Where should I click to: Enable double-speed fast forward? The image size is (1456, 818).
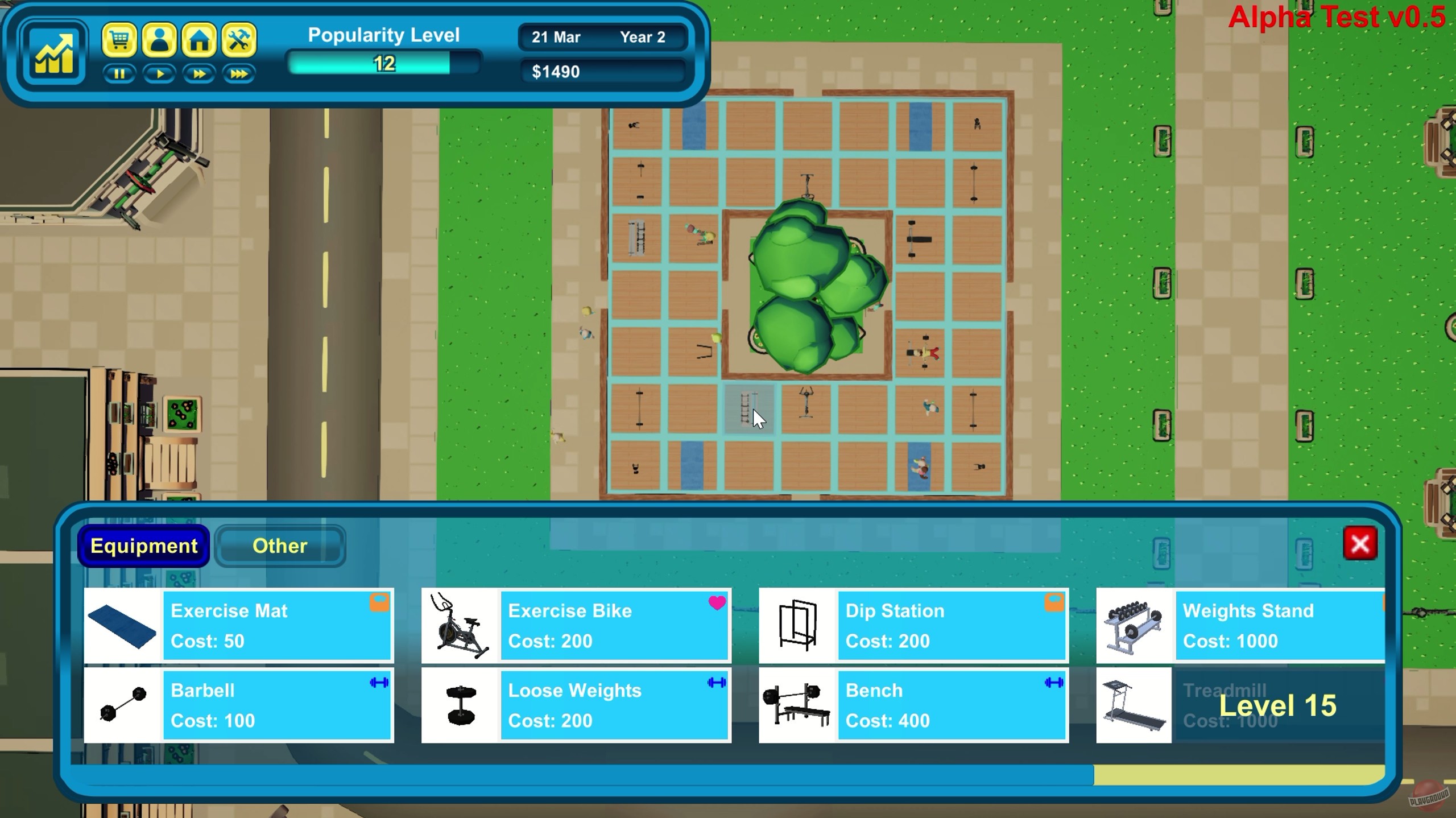[x=199, y=73]
